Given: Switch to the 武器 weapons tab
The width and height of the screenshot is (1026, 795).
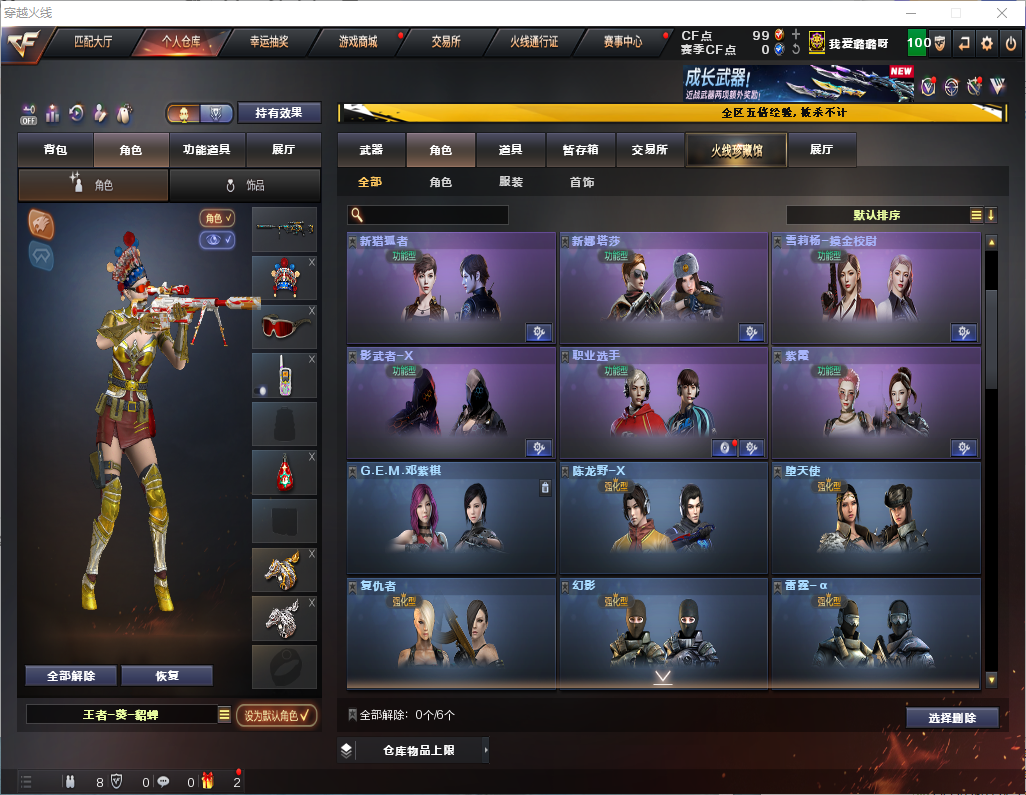Looking at the screenshot, I should (x=371, y=150).
